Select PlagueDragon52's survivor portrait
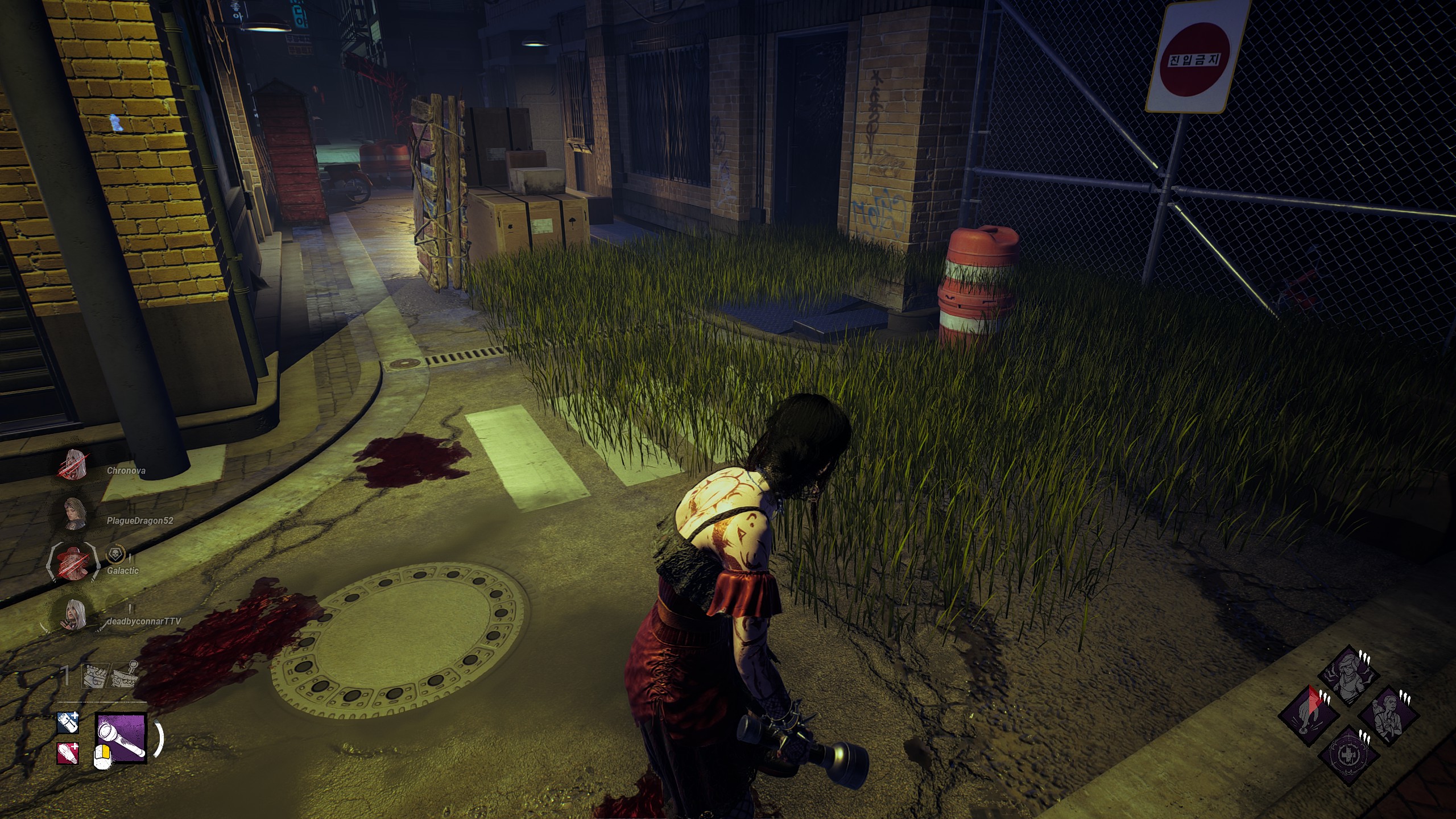 75,514
